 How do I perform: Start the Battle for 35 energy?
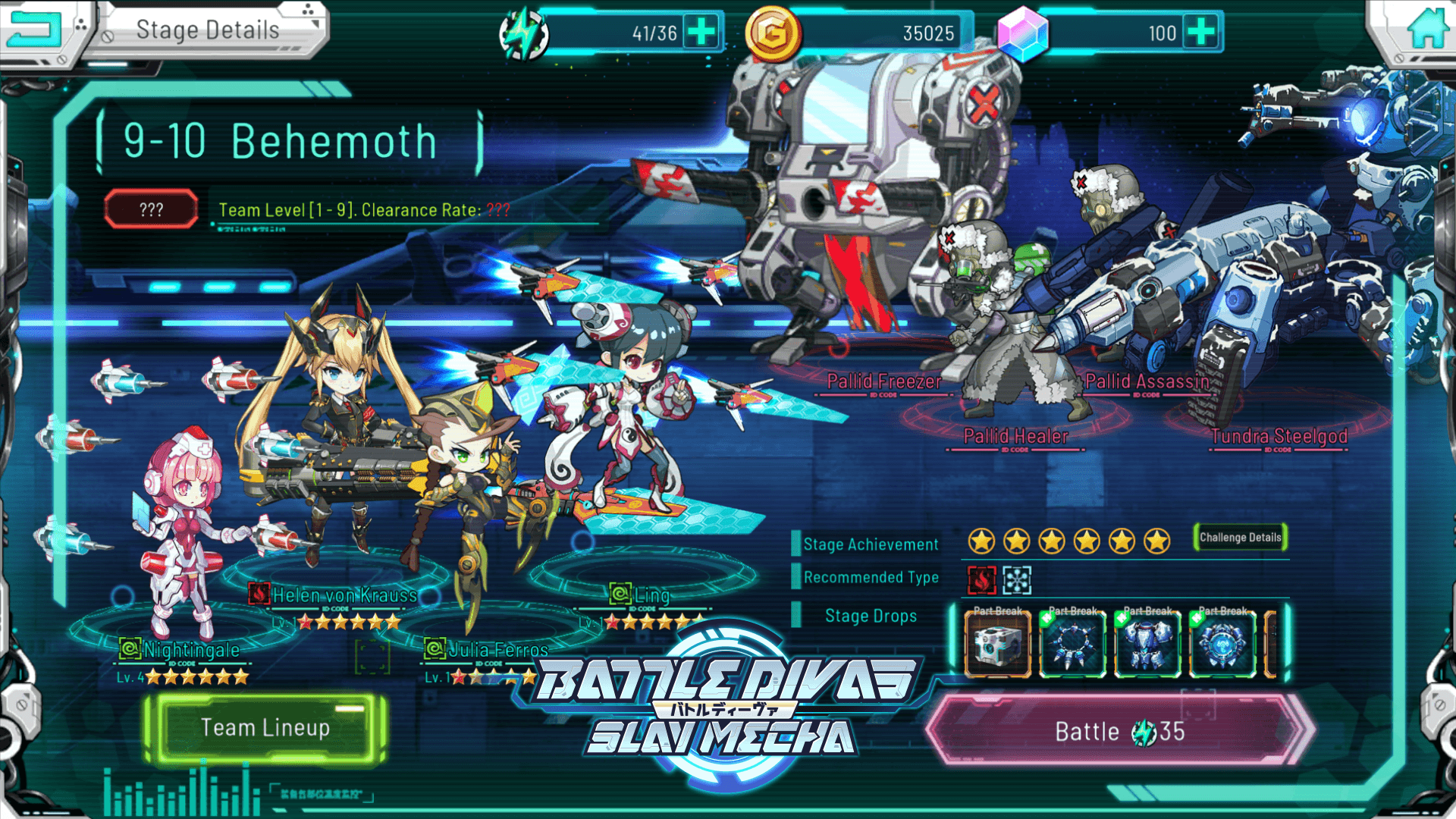(x=1119, y=731)
